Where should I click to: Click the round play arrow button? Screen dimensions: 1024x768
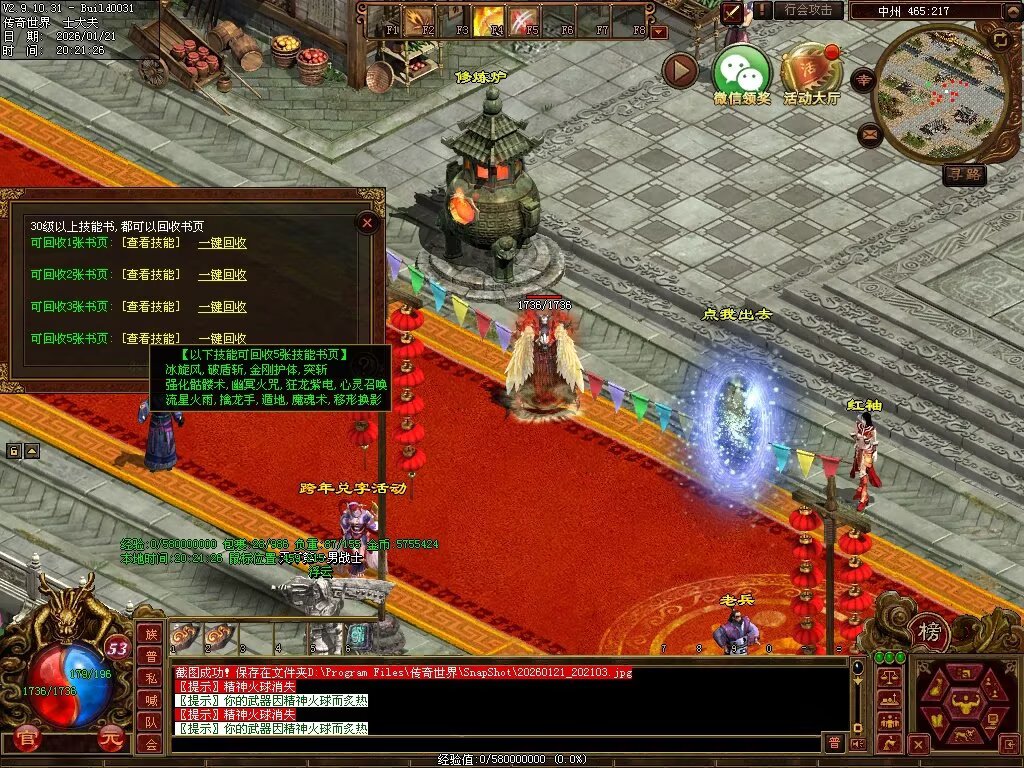pos(680,70)
